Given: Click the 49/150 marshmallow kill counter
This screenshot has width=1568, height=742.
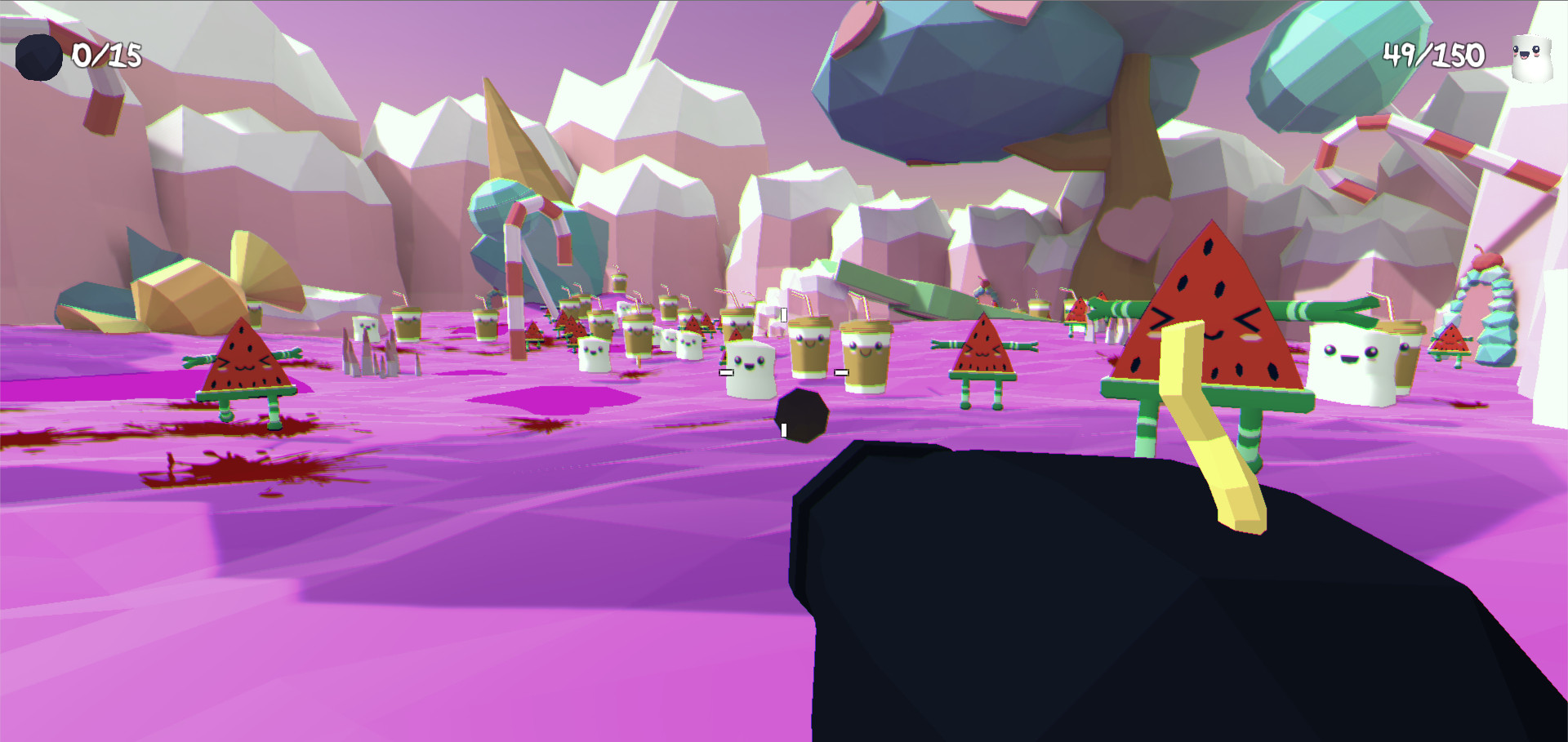Looking at the screenshot, I should coord(1433,55).
